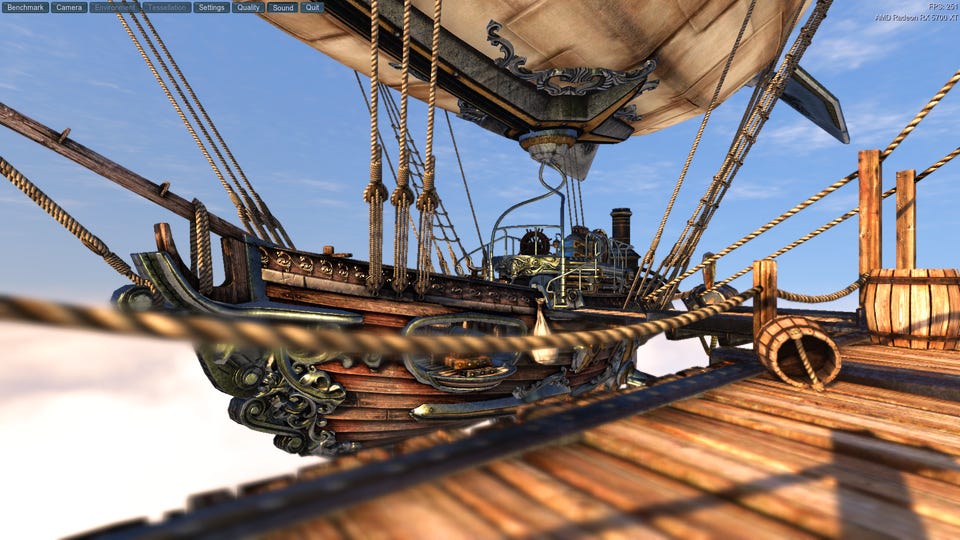Show the Quality options
The image size is (960, 540).
coord(248,7)
